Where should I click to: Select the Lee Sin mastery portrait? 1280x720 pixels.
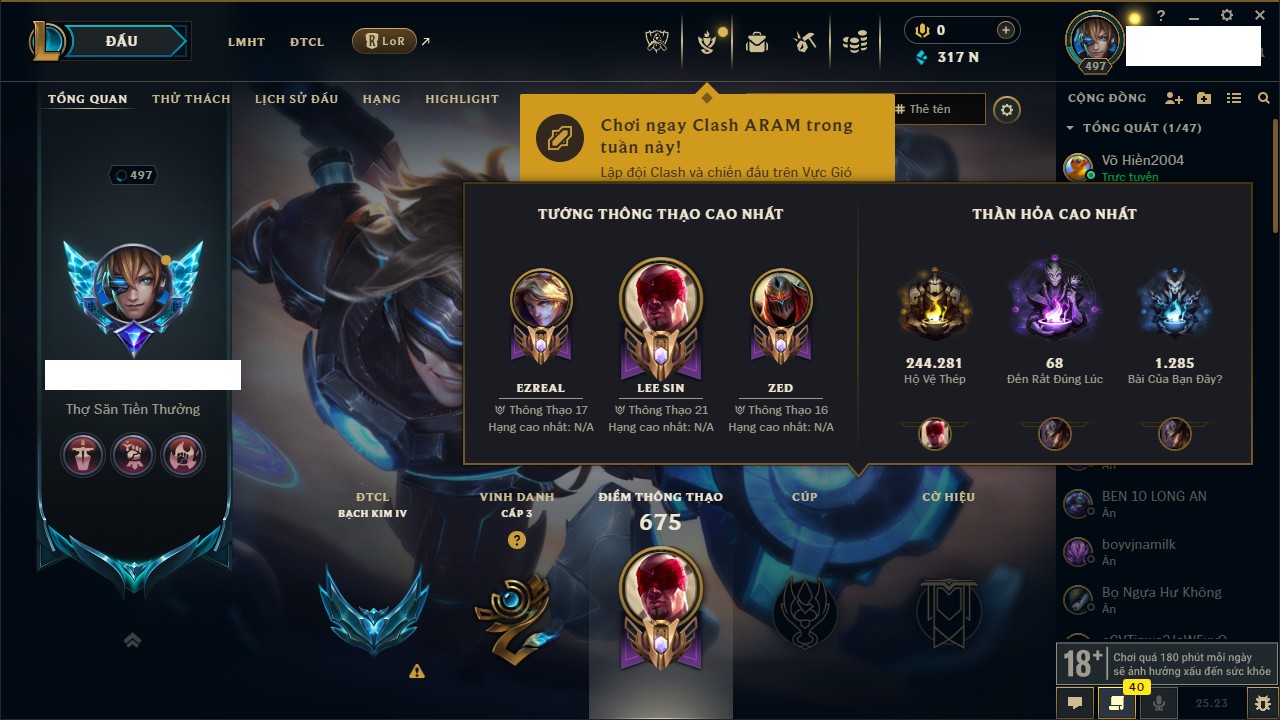click(x=661, y=301)
